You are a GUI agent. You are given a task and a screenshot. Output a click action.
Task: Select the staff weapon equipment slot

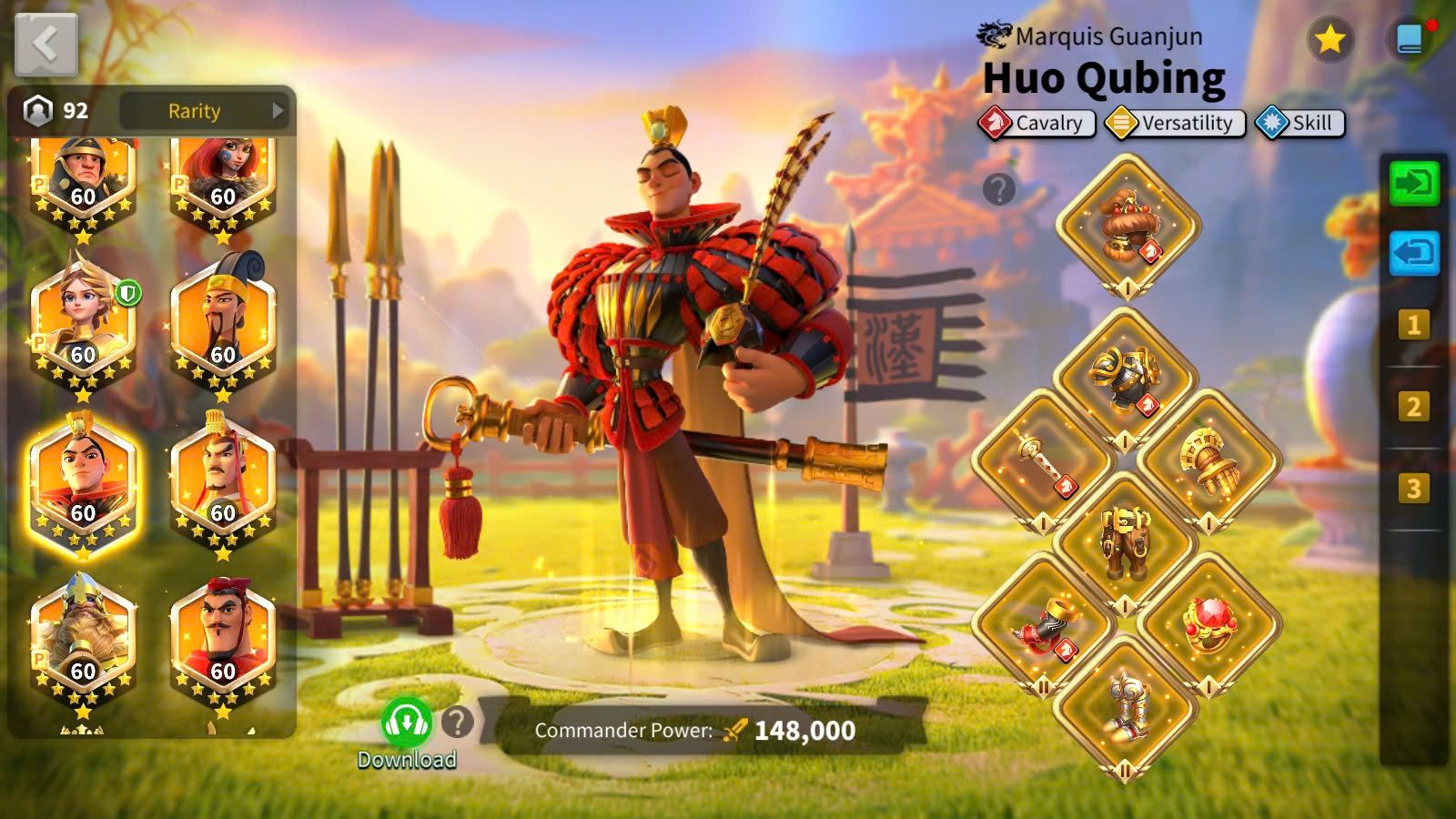click(1043, 460)
